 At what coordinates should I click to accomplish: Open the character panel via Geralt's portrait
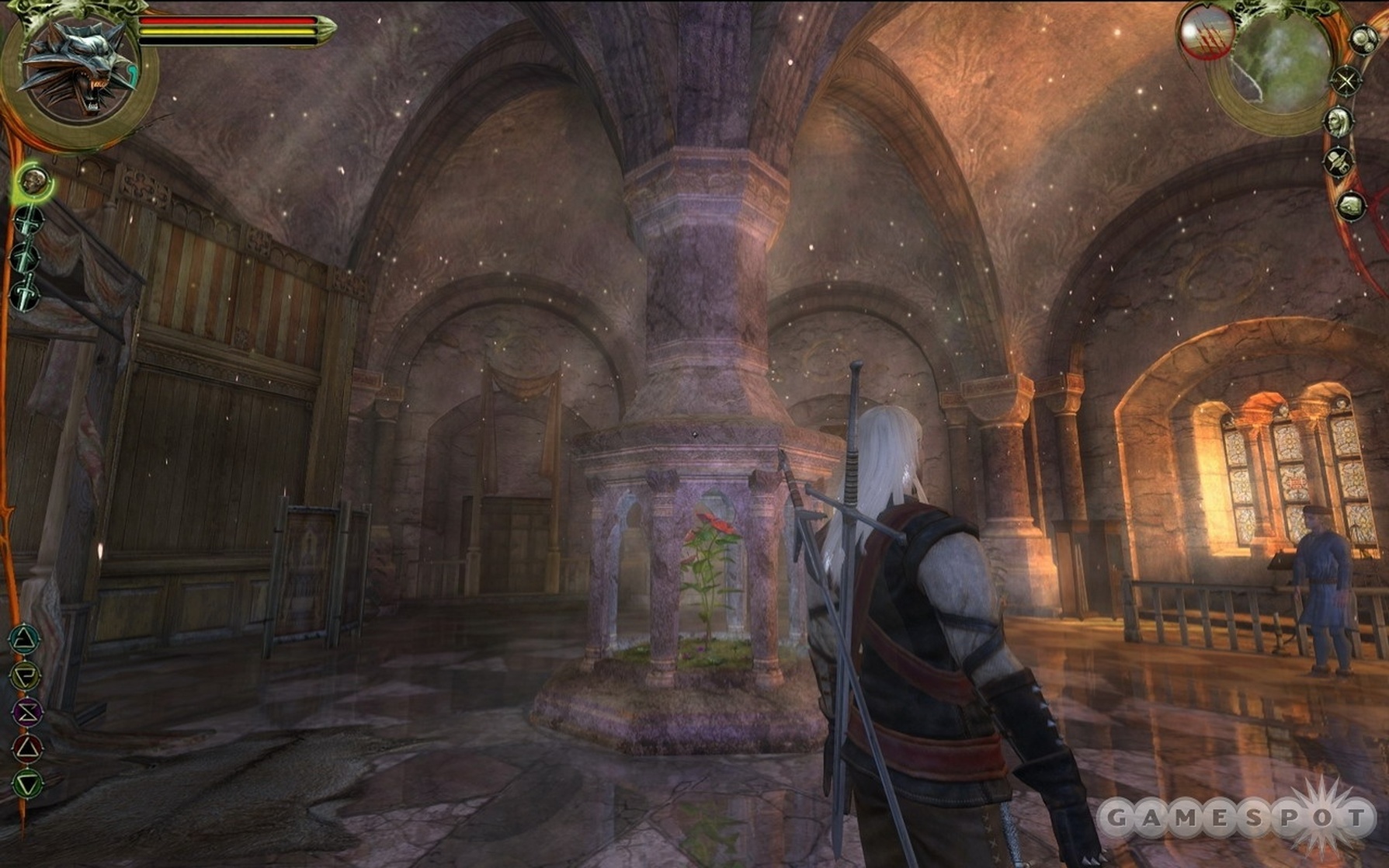[x=1339, y=122]
